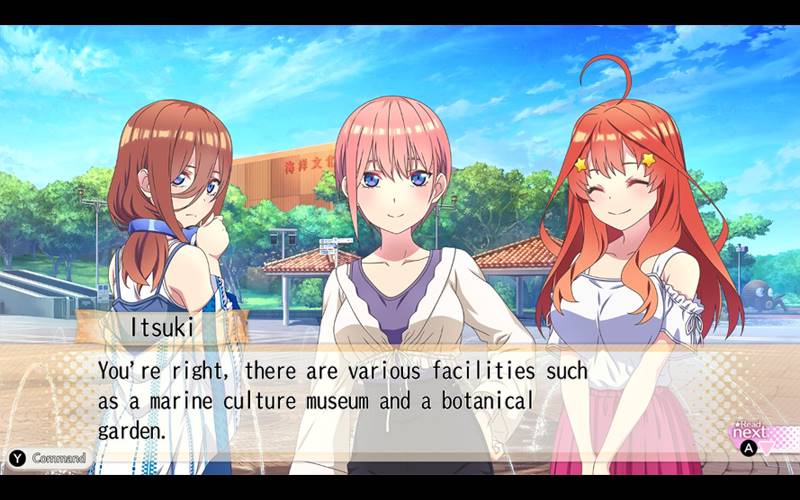Open the Command menu

point(48,458)
